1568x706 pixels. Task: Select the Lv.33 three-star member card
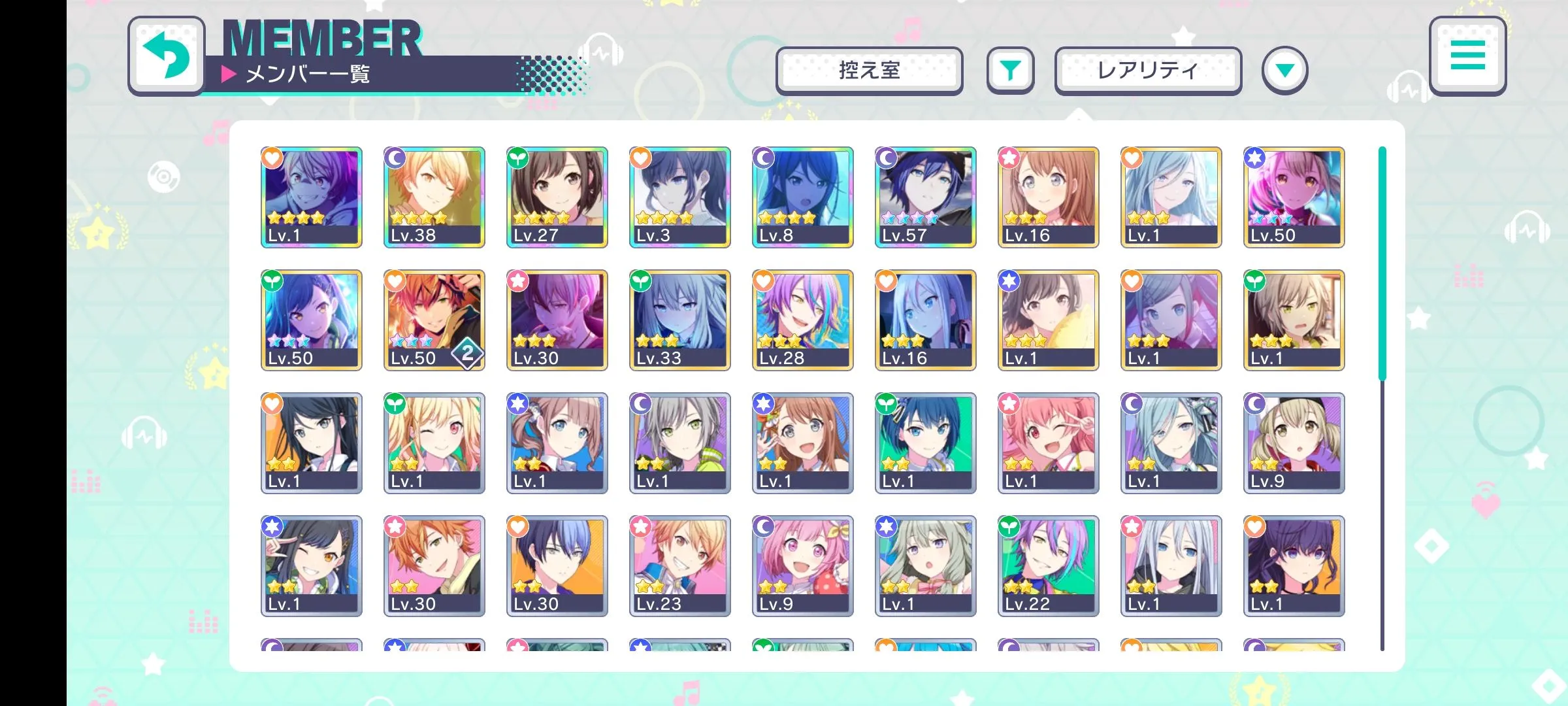coord(680,320)
